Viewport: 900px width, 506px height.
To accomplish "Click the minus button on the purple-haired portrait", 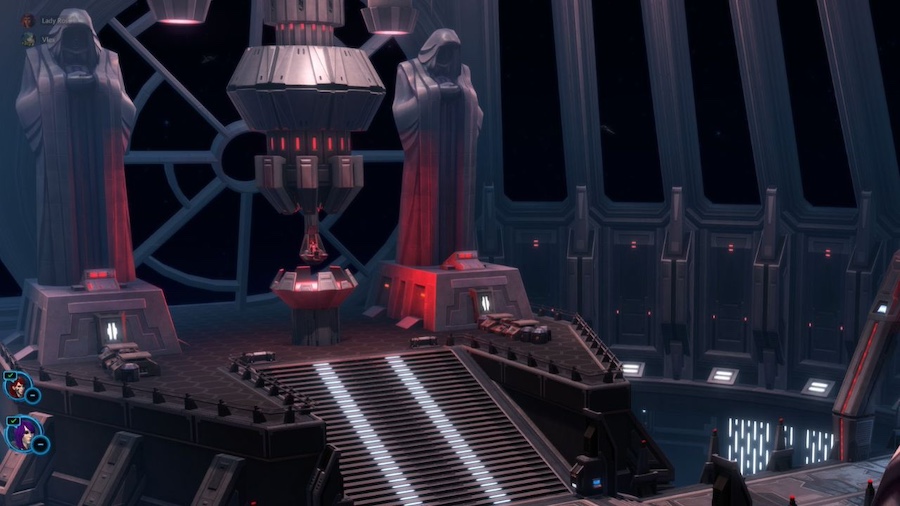I will (40, 445).
